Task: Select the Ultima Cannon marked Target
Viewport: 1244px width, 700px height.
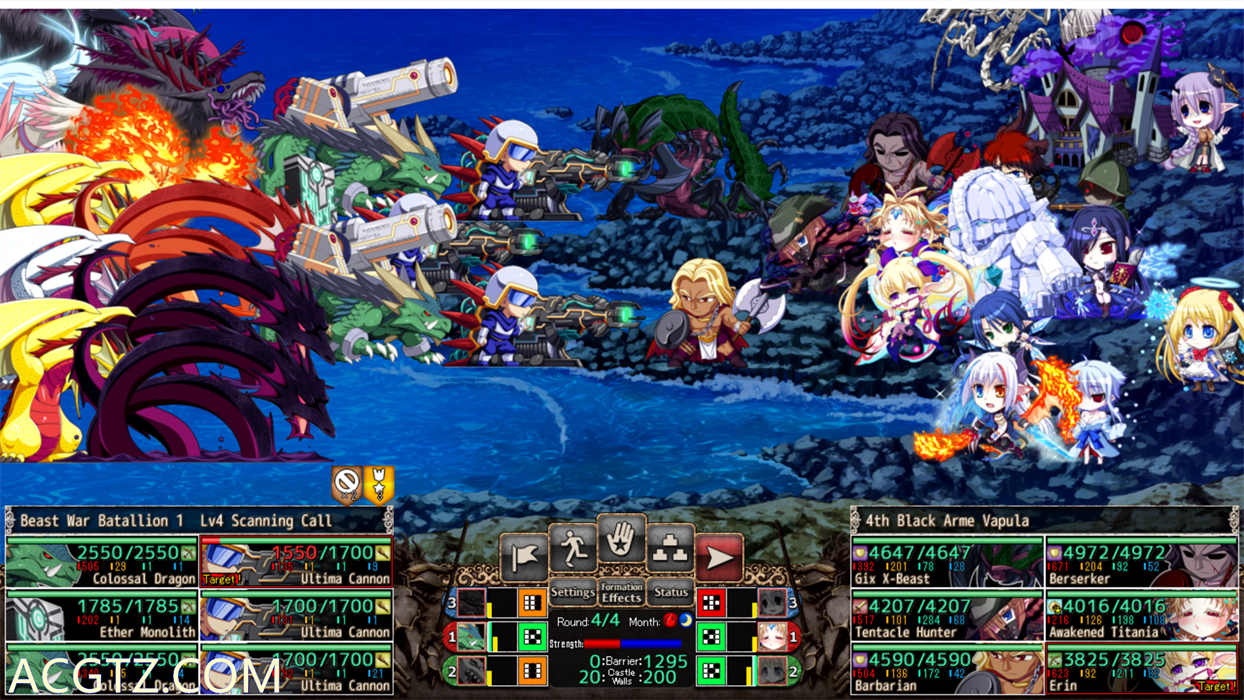Action: [x=296, y=561]
